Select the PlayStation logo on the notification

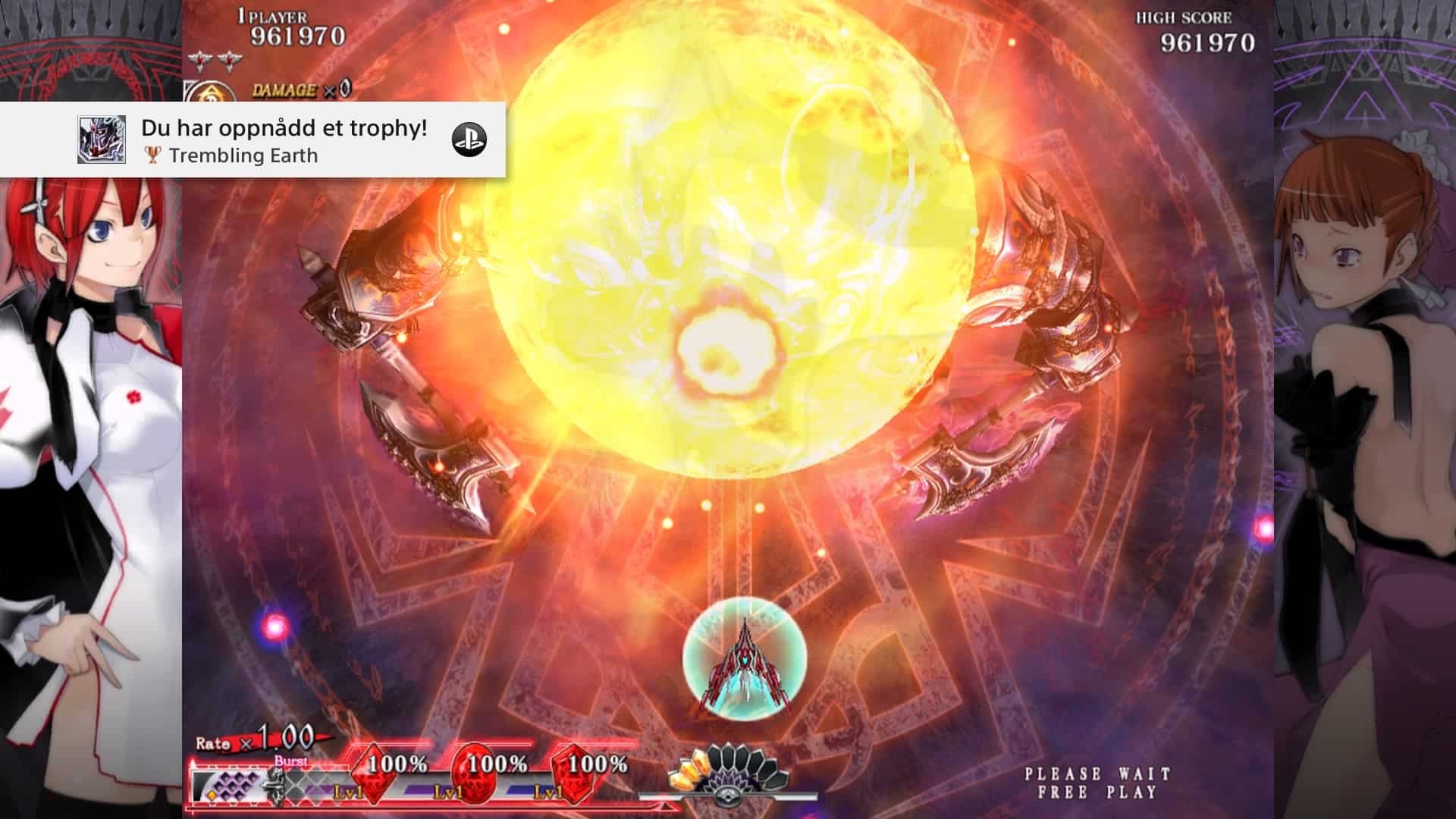pyautogui.click(x=469, y=140)
